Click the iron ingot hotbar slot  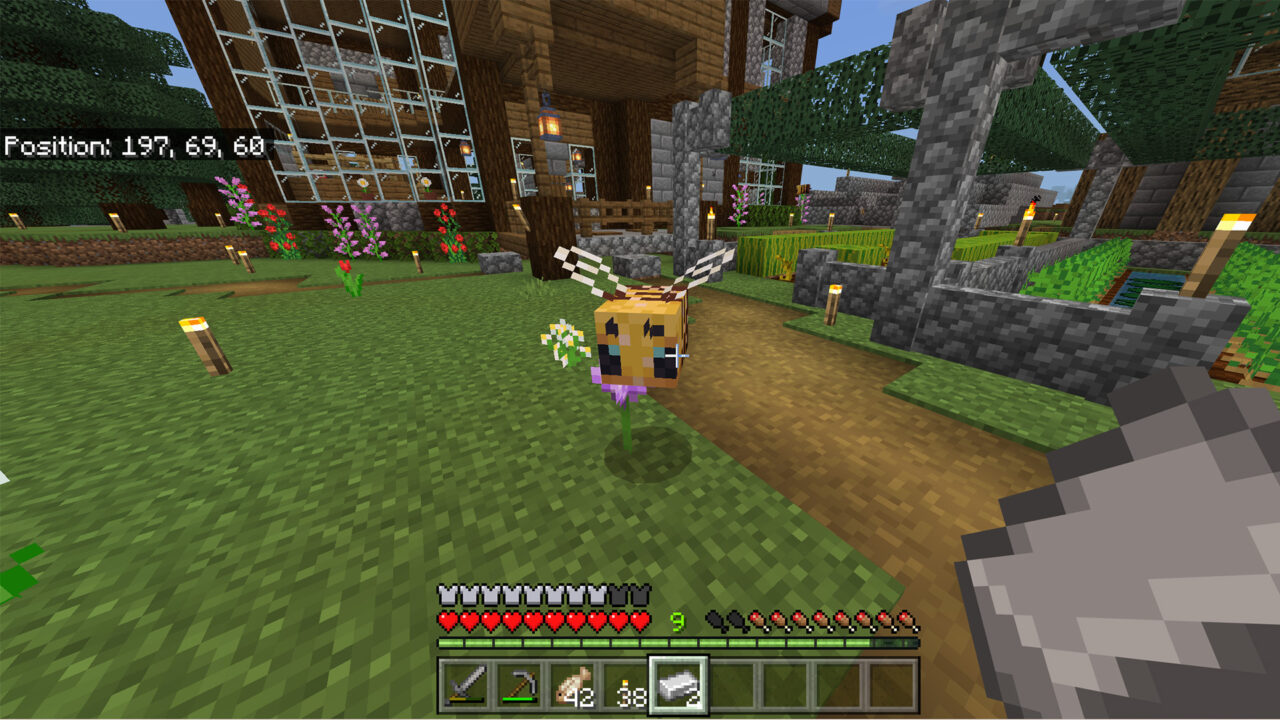click(679, 685)
